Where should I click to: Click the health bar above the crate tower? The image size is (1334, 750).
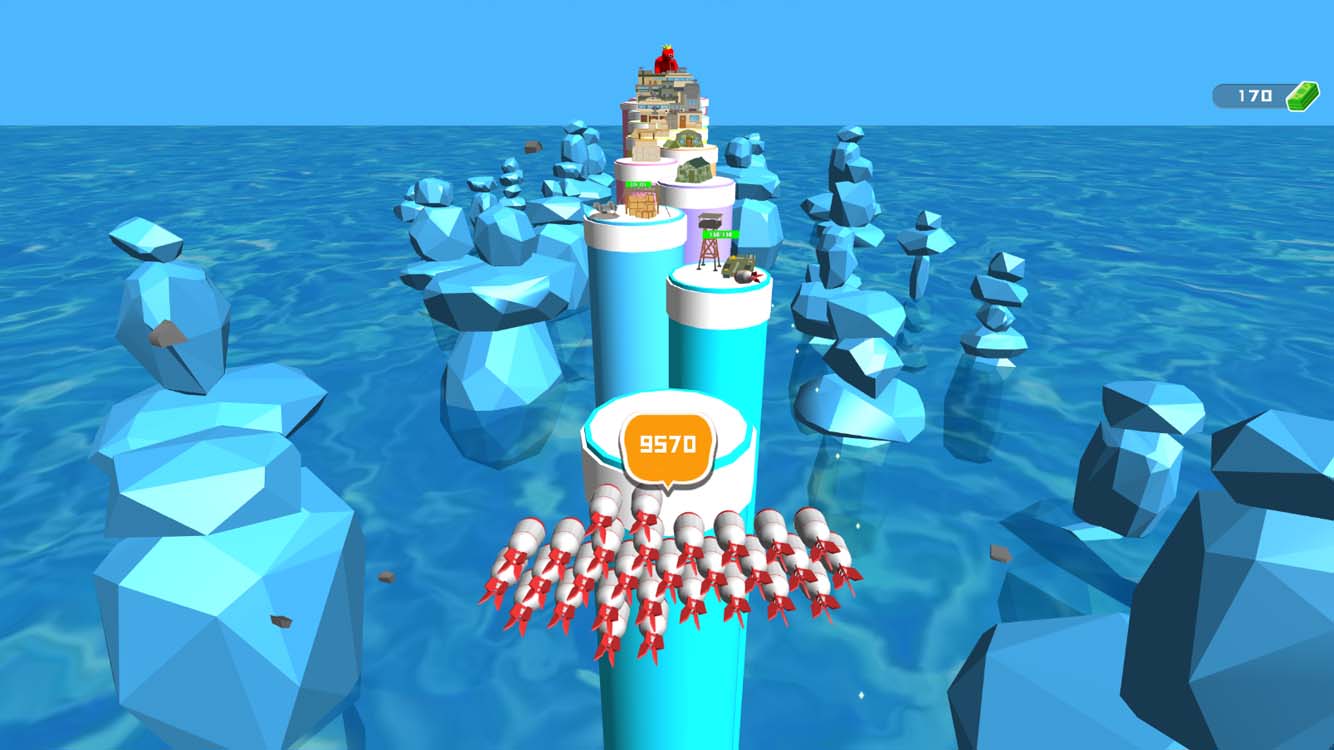[x=638, y=185]
